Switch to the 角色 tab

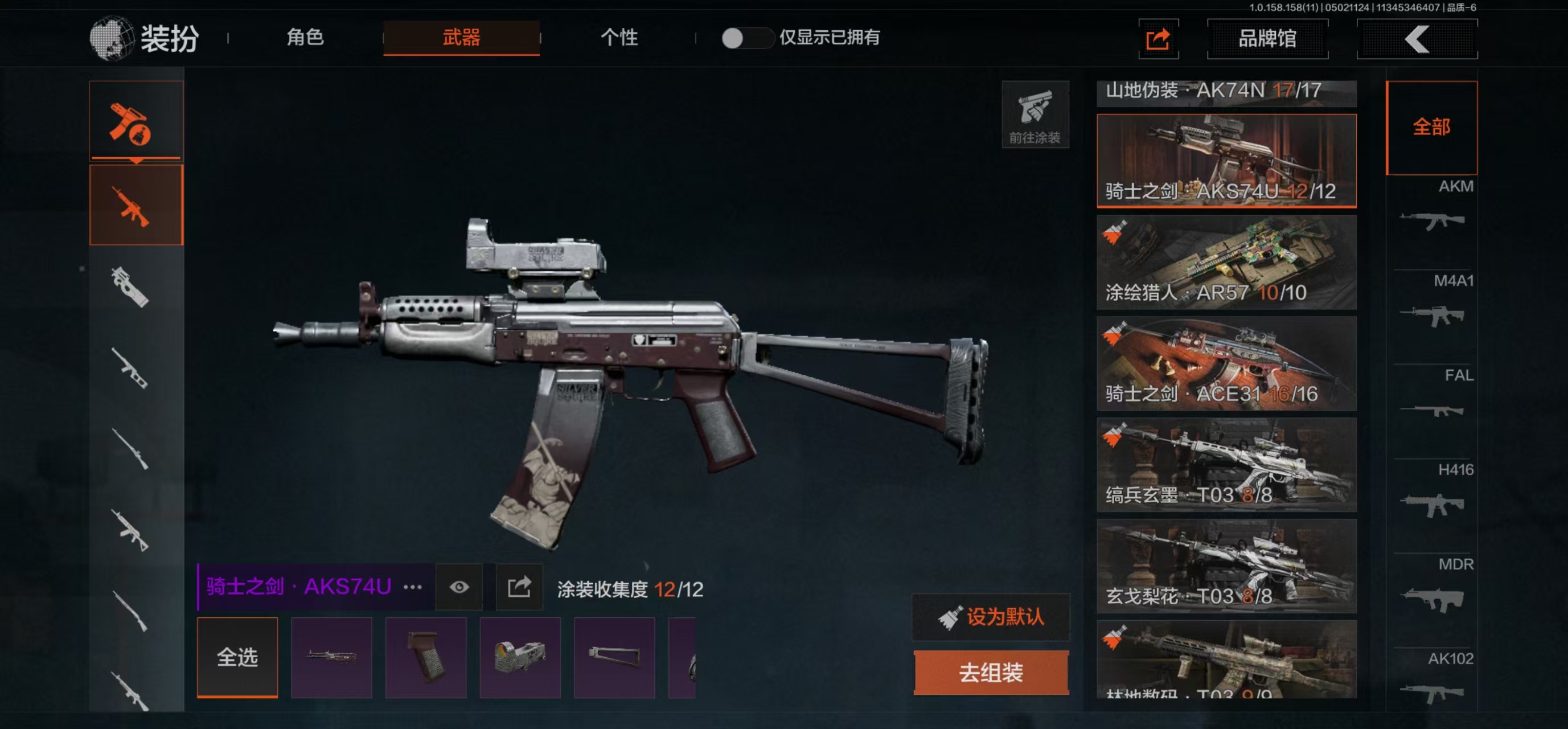tap(305, 38)
